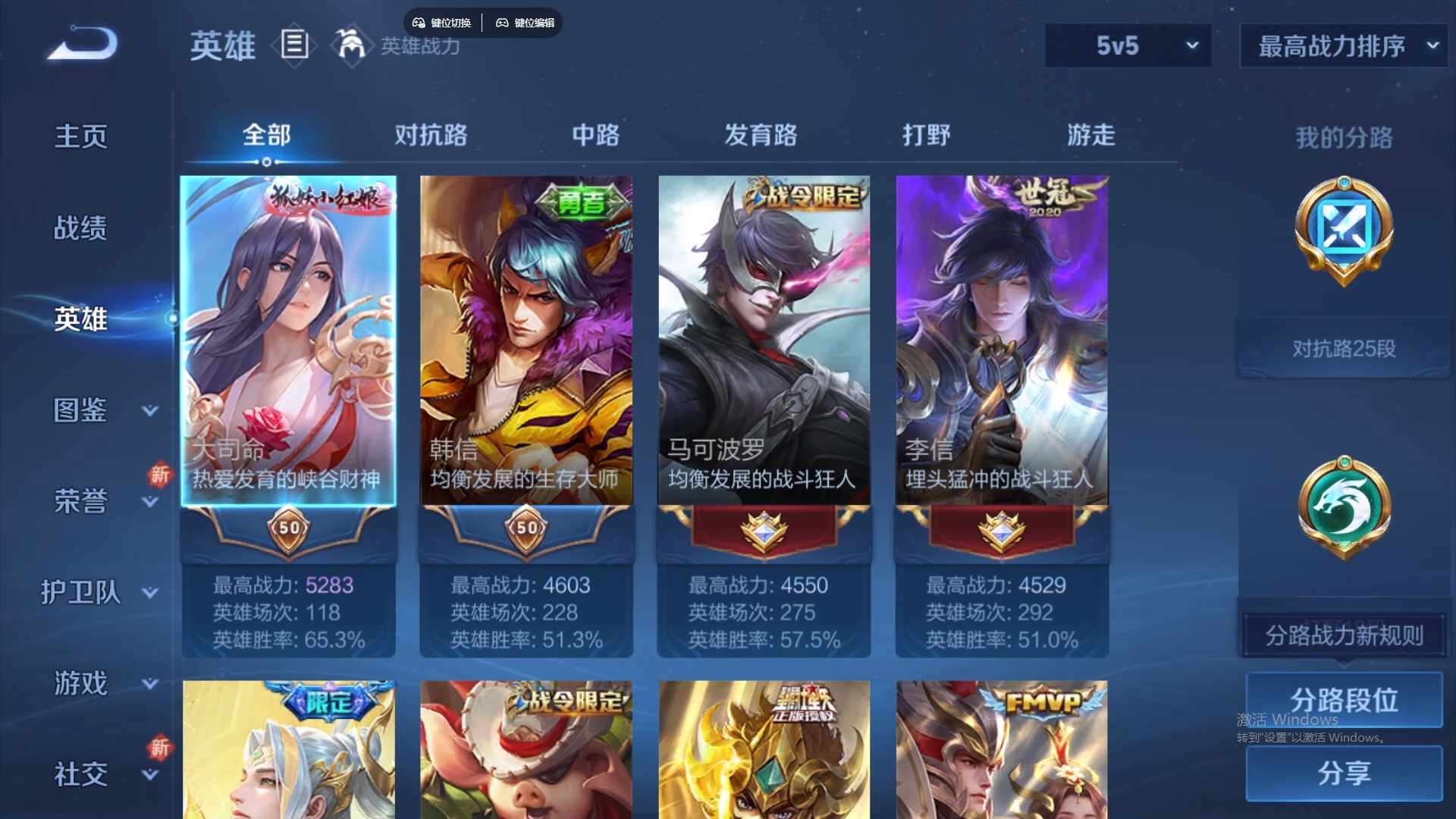The image size is (1456, 819).
Task: Open the 分路段位 panel
Action: [x=1345, y=700]
